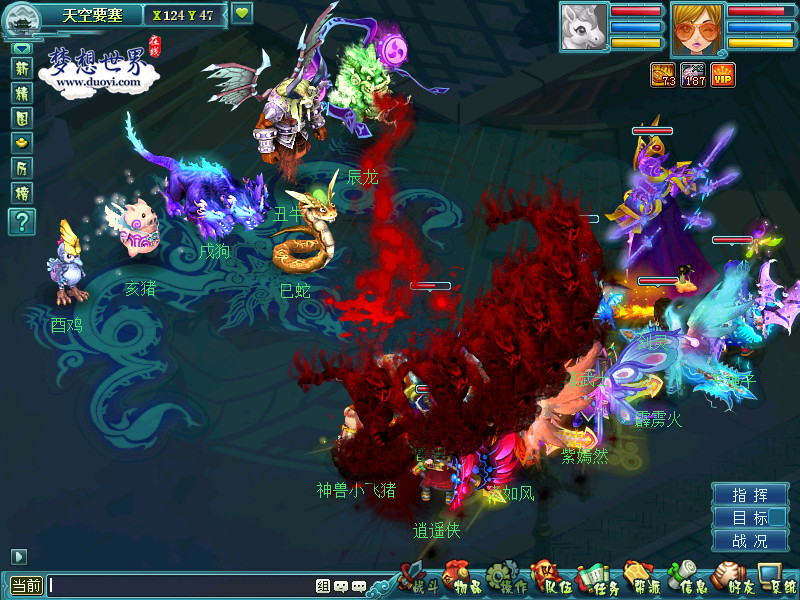Screen dimensions: 800x600
Task: Toggle the 当前 chat channel selector
Action: click(x=26, y=586)
